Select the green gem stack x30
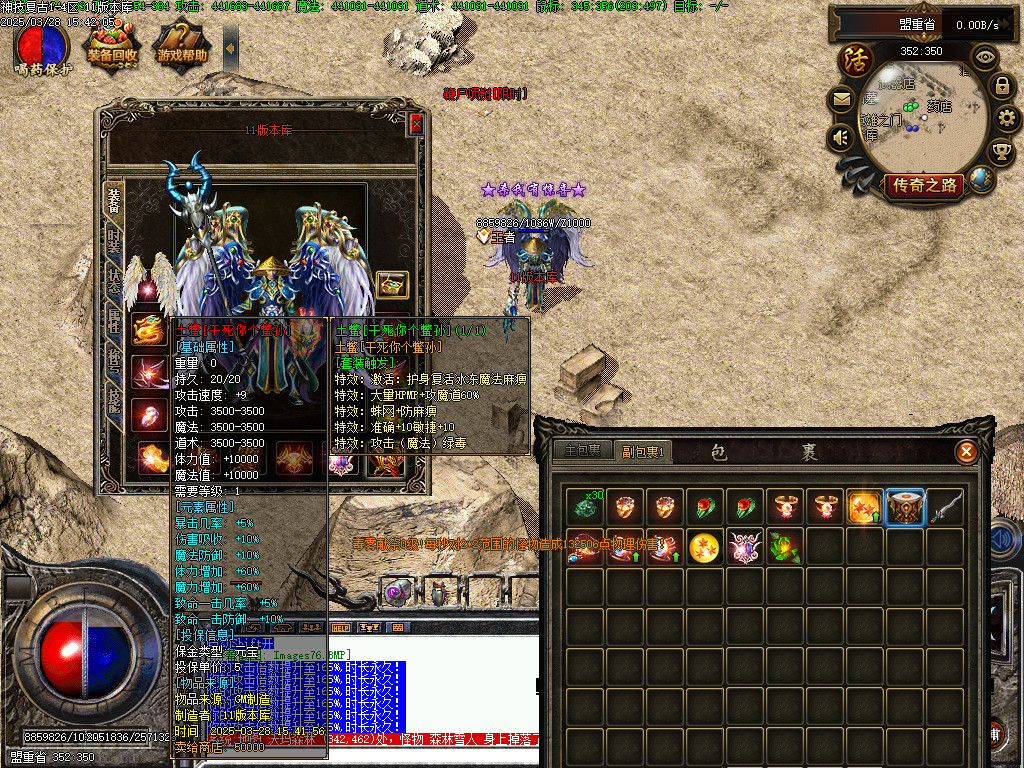Viewport: 1024px width, 768px height. pos(584,507)
